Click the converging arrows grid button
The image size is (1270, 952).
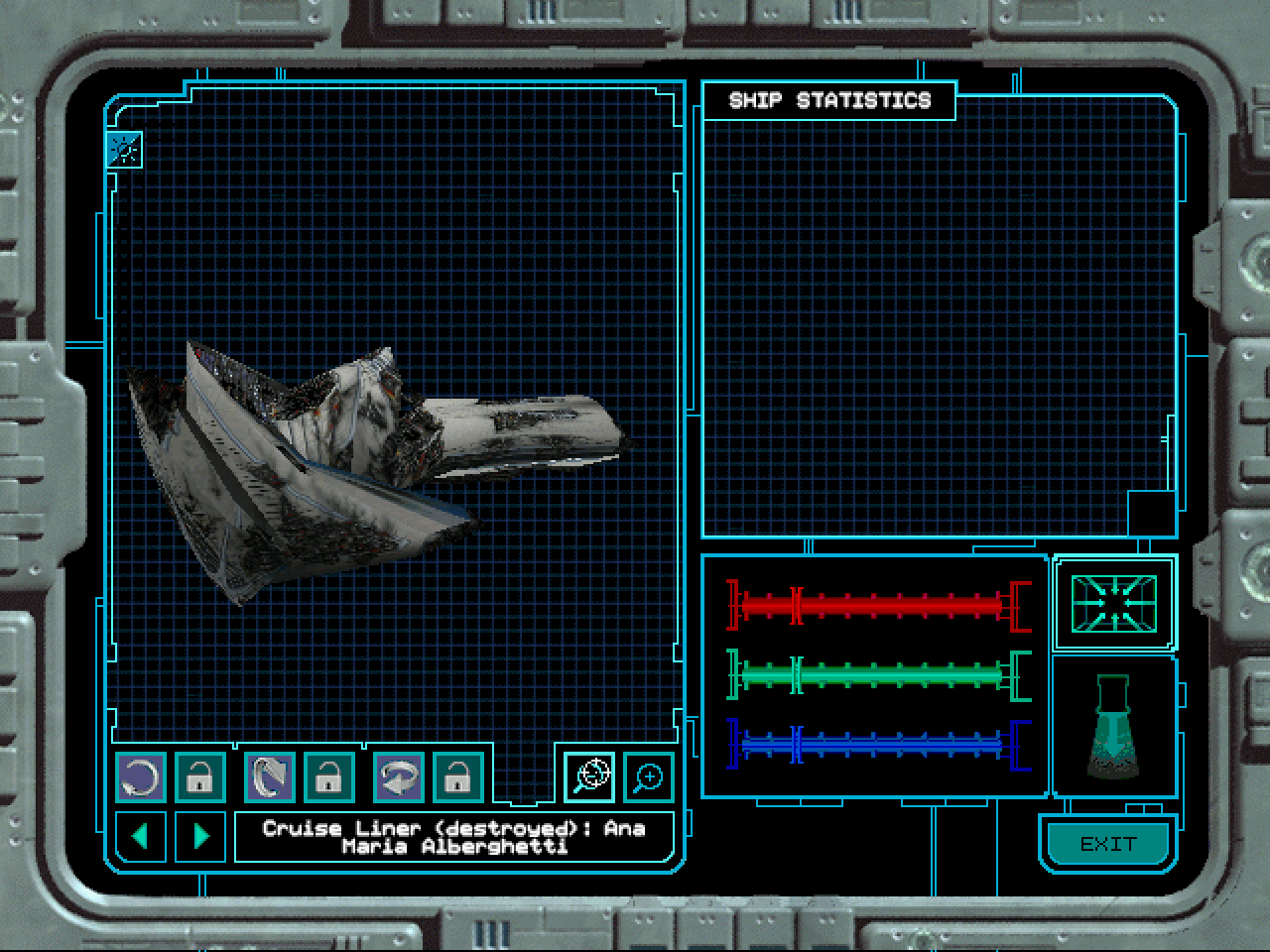tap(1113, 603)
